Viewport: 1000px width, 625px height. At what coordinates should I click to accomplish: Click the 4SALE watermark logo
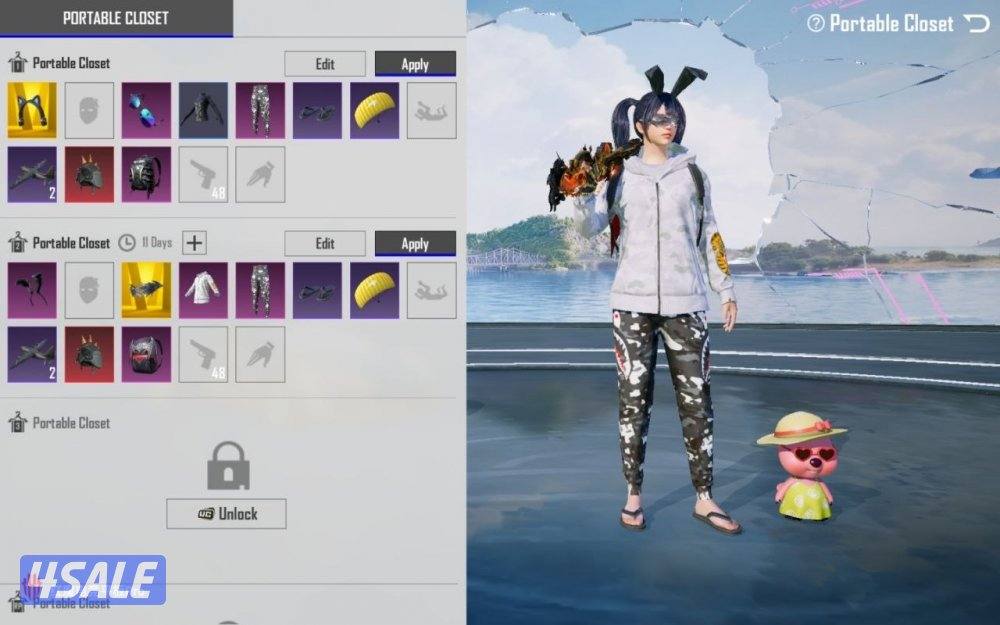(x=92, y=581)
